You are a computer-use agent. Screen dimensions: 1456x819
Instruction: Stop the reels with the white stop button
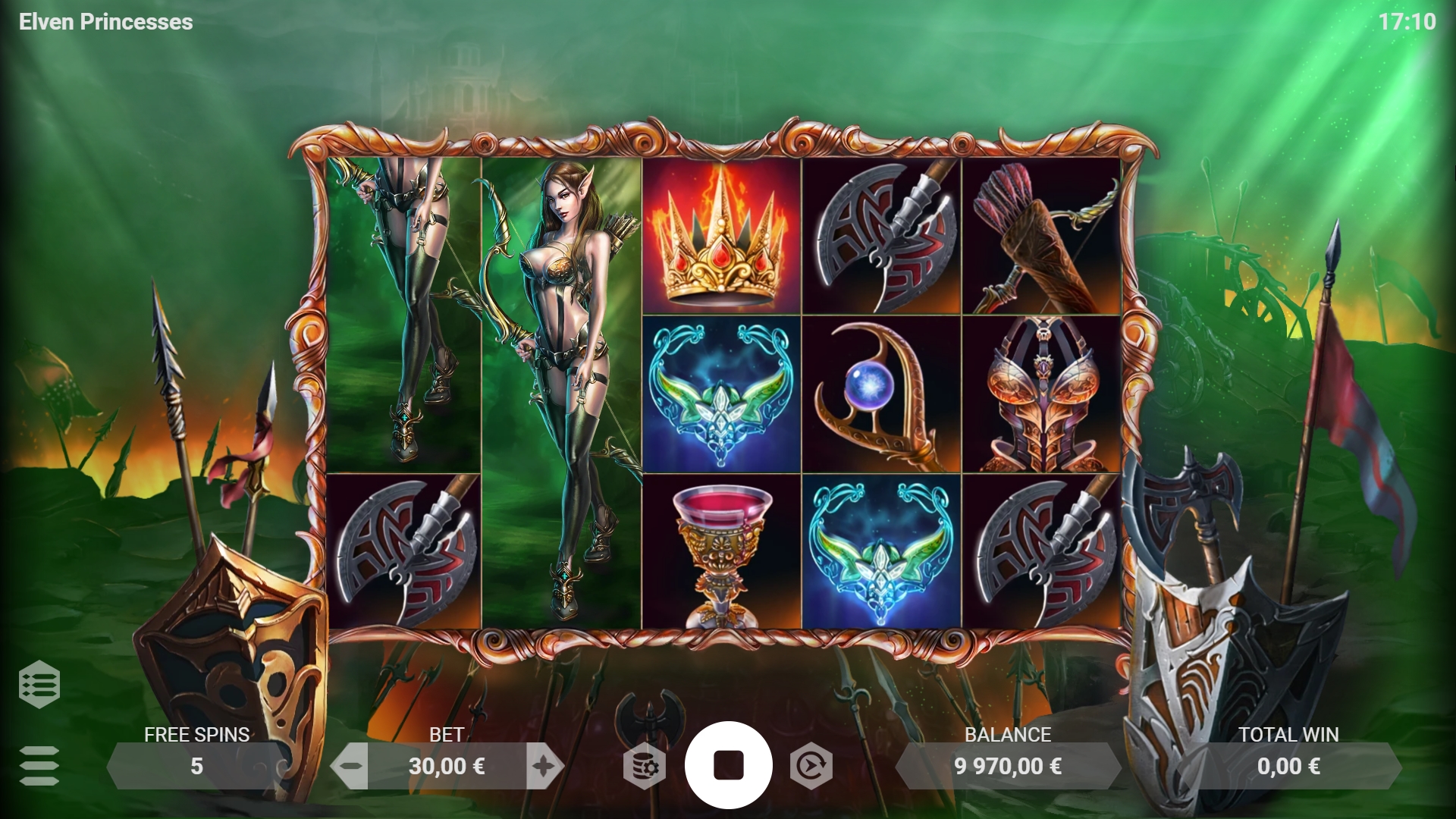[x=730, y=765]
